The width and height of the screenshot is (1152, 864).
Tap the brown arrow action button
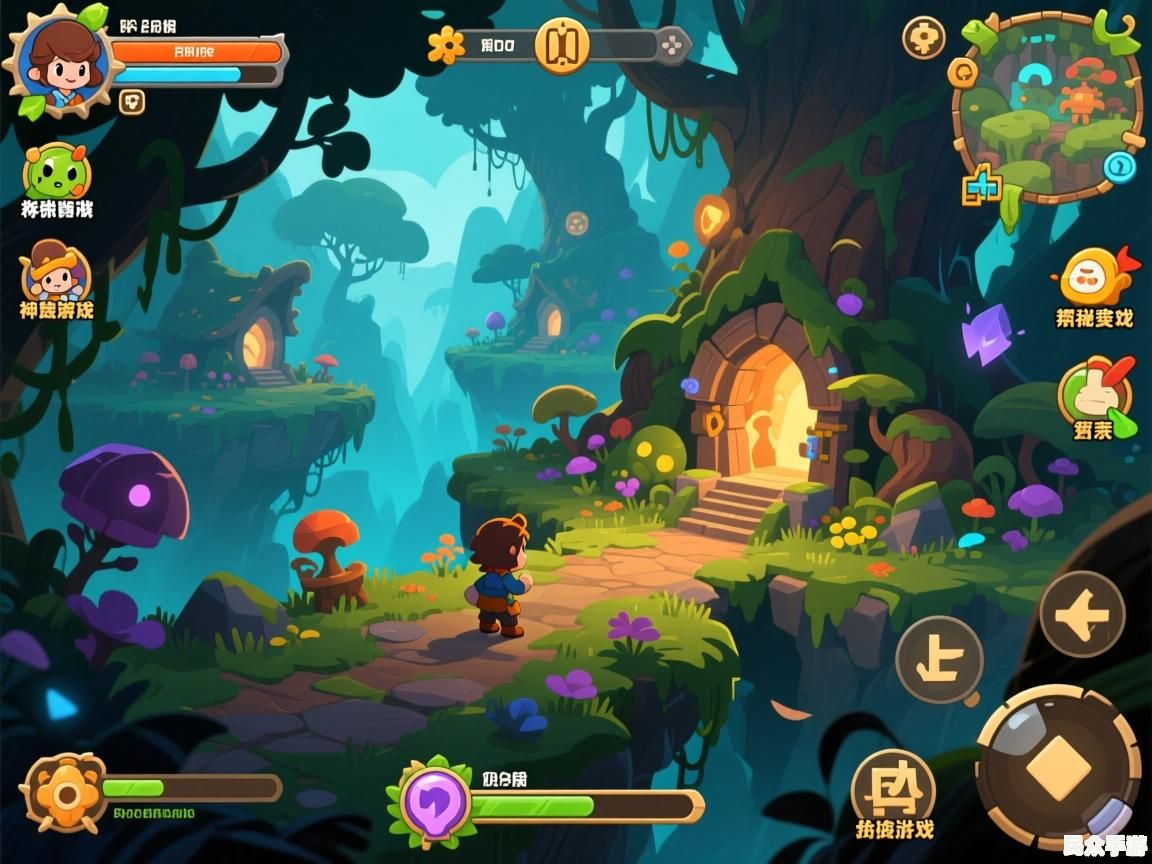pyautogui.click(x=1082, y=614)
